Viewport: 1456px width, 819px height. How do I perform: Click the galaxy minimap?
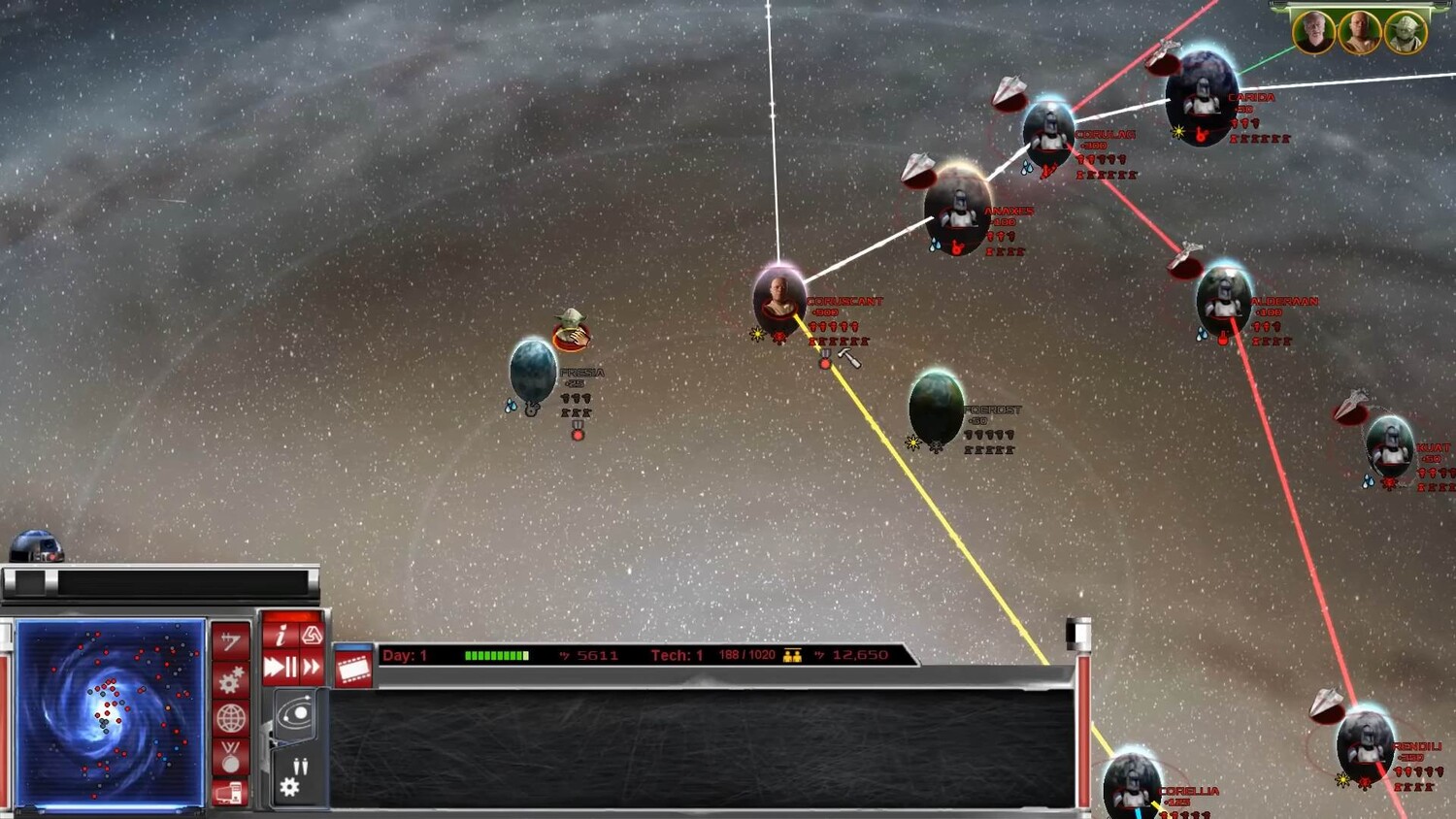(110, 713)
